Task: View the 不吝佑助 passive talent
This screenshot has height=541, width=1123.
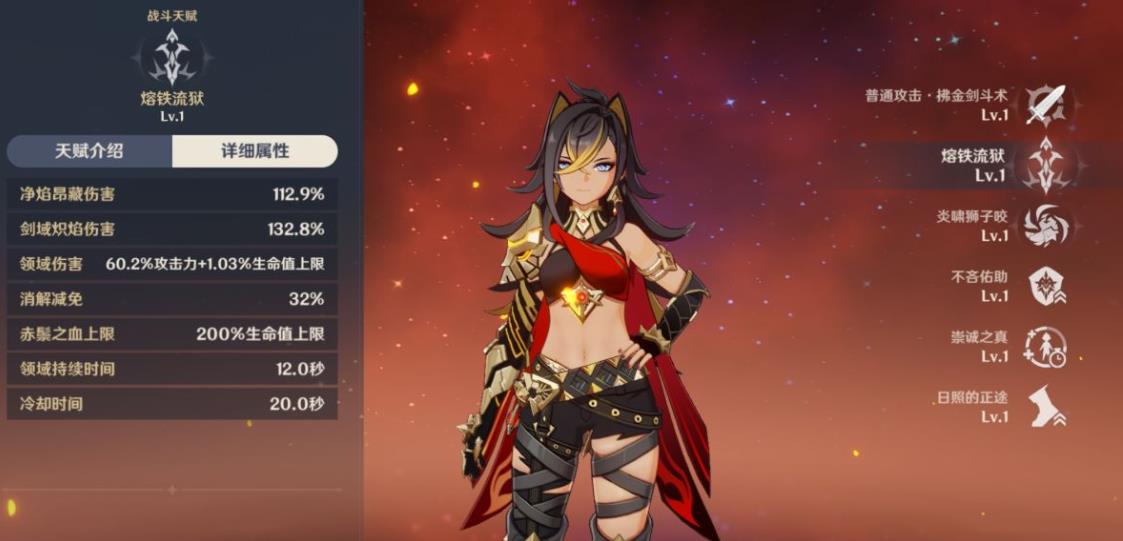Action: 1047,285
